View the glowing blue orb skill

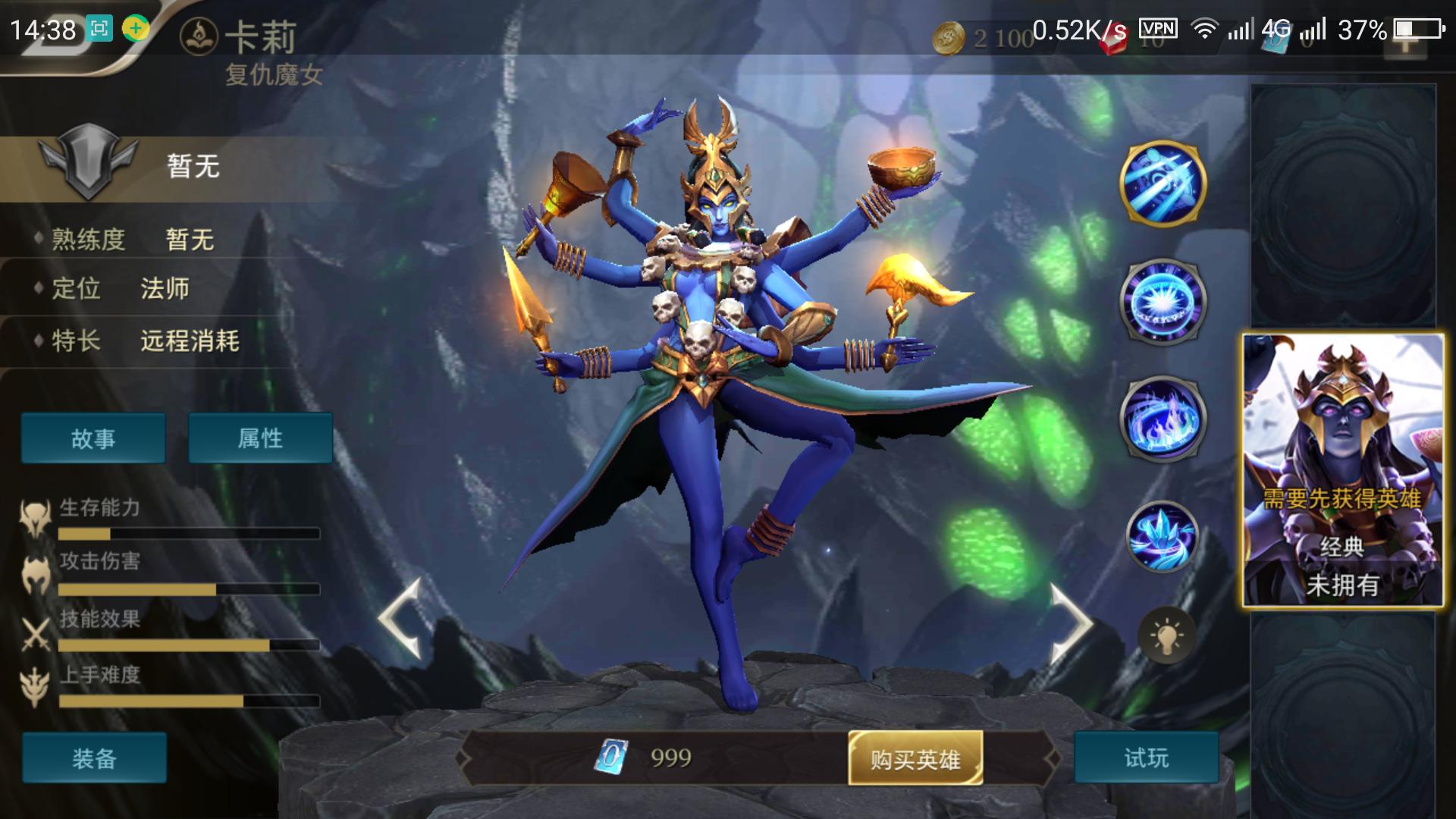point(1163,302)
